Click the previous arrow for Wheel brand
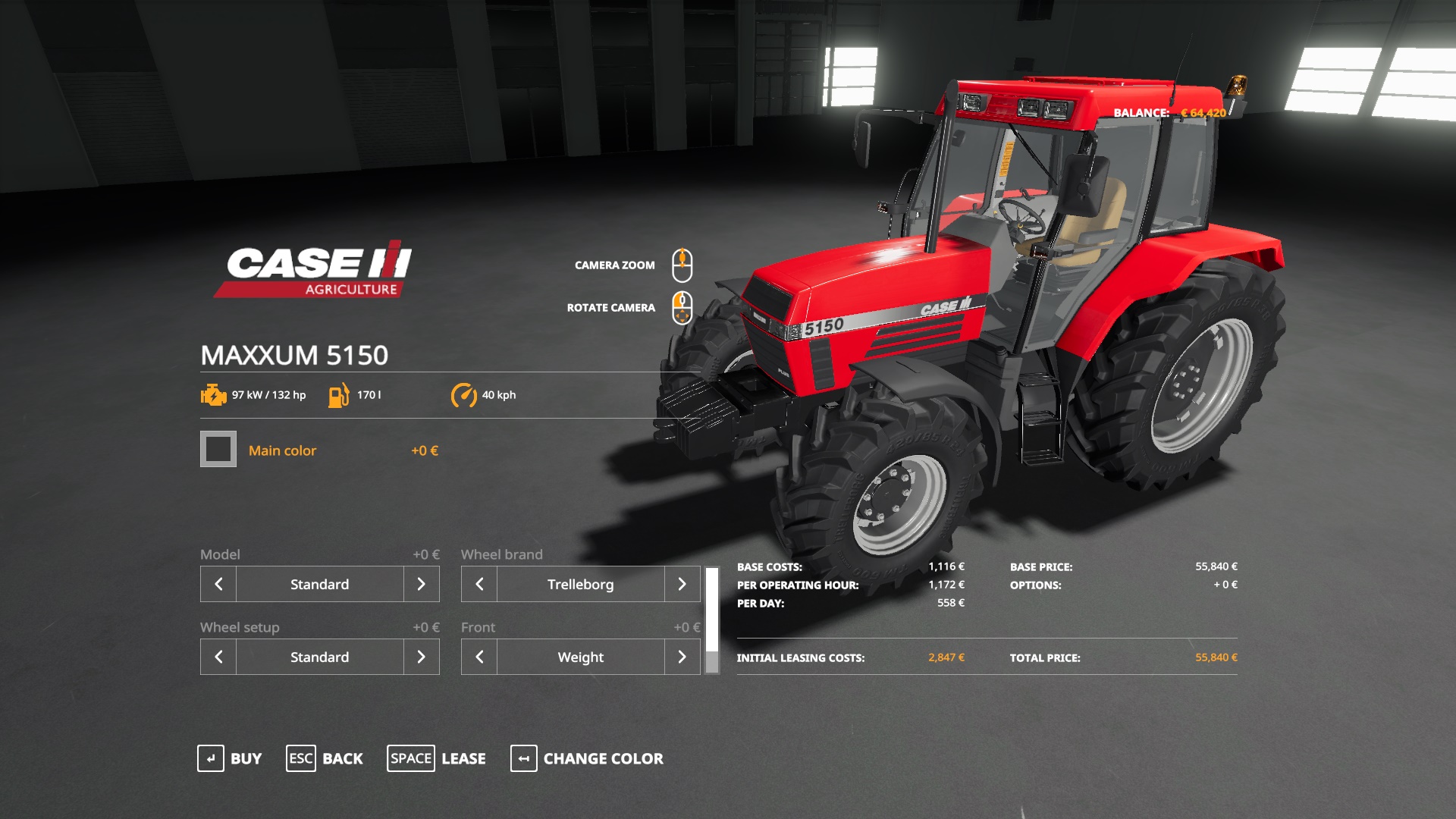 tap(479, 584)
